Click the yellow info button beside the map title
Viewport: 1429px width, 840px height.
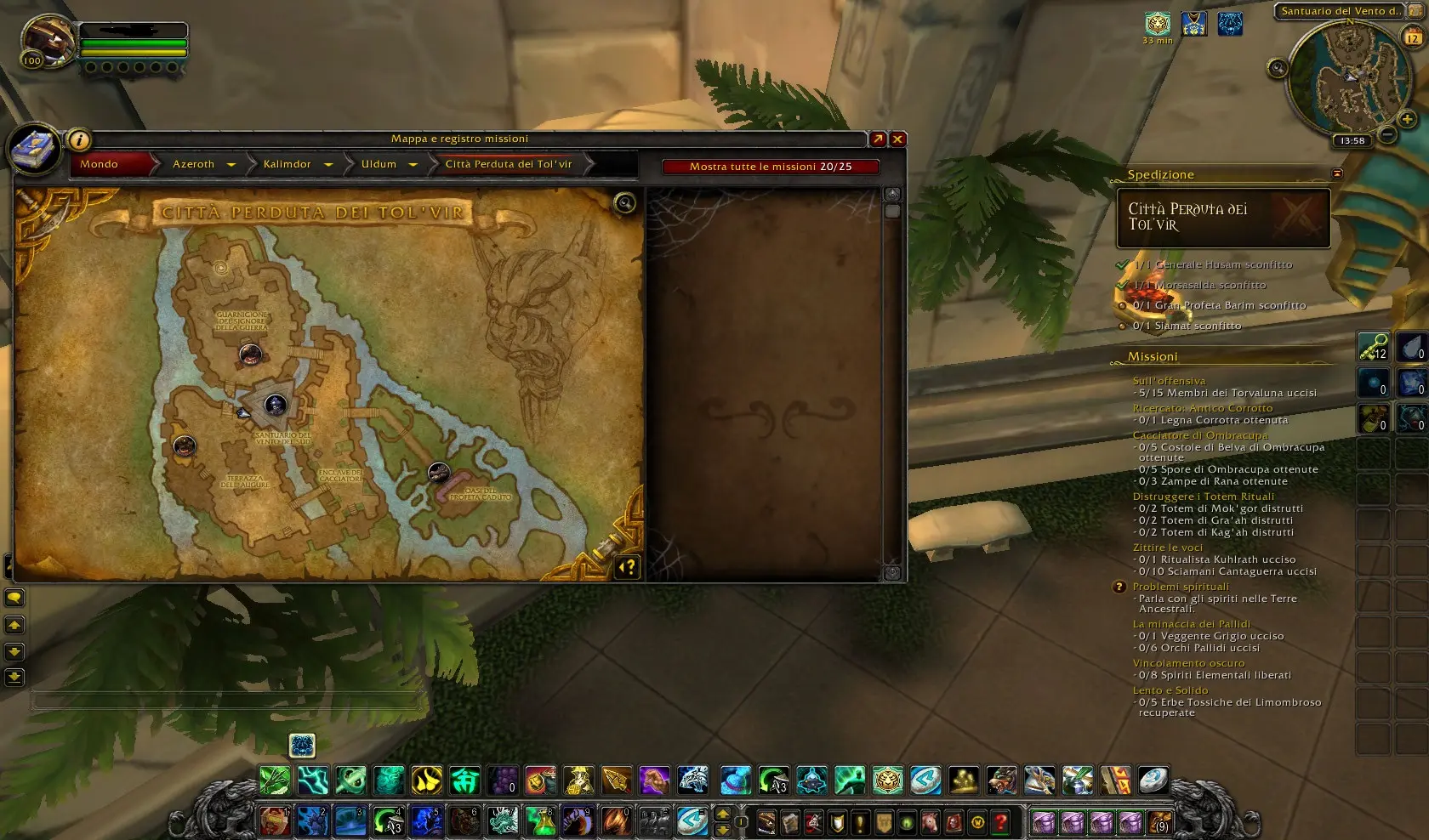(x=78, y=139)
